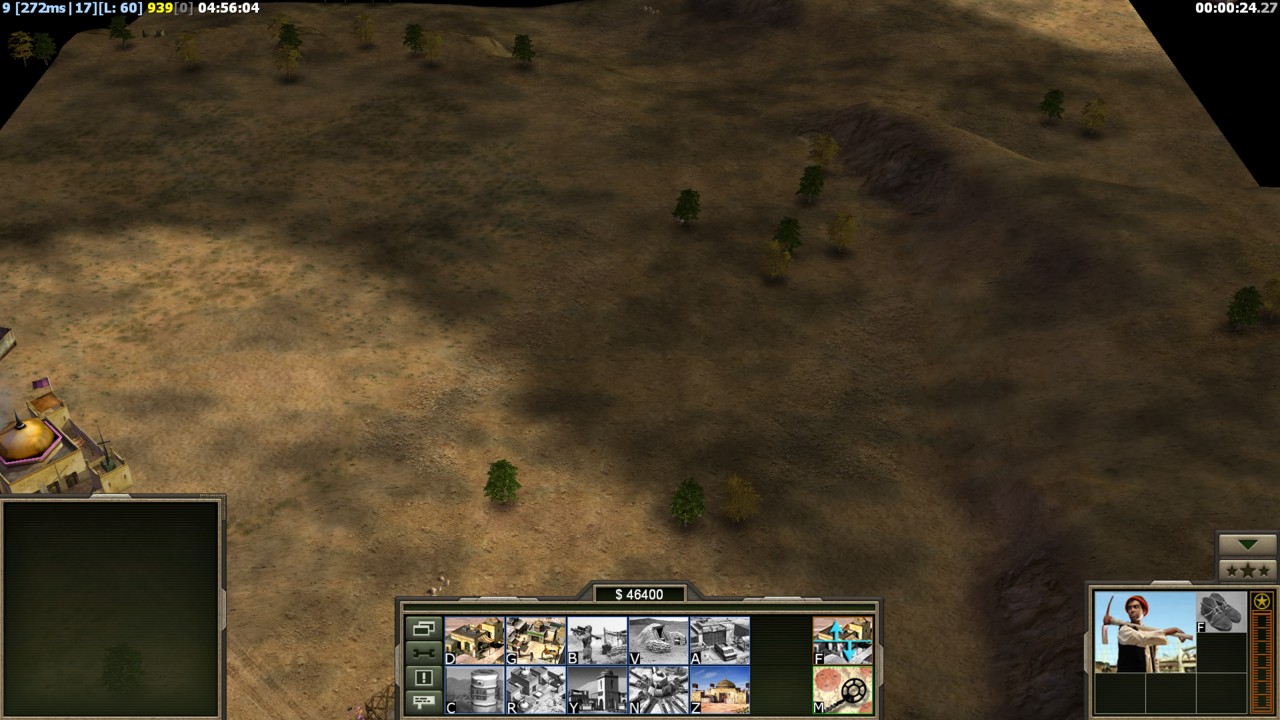Image resolution: width=1280 pixels, height=720 pixels.
Task: Click the overlapping windows button
Action: coord(423,629)
